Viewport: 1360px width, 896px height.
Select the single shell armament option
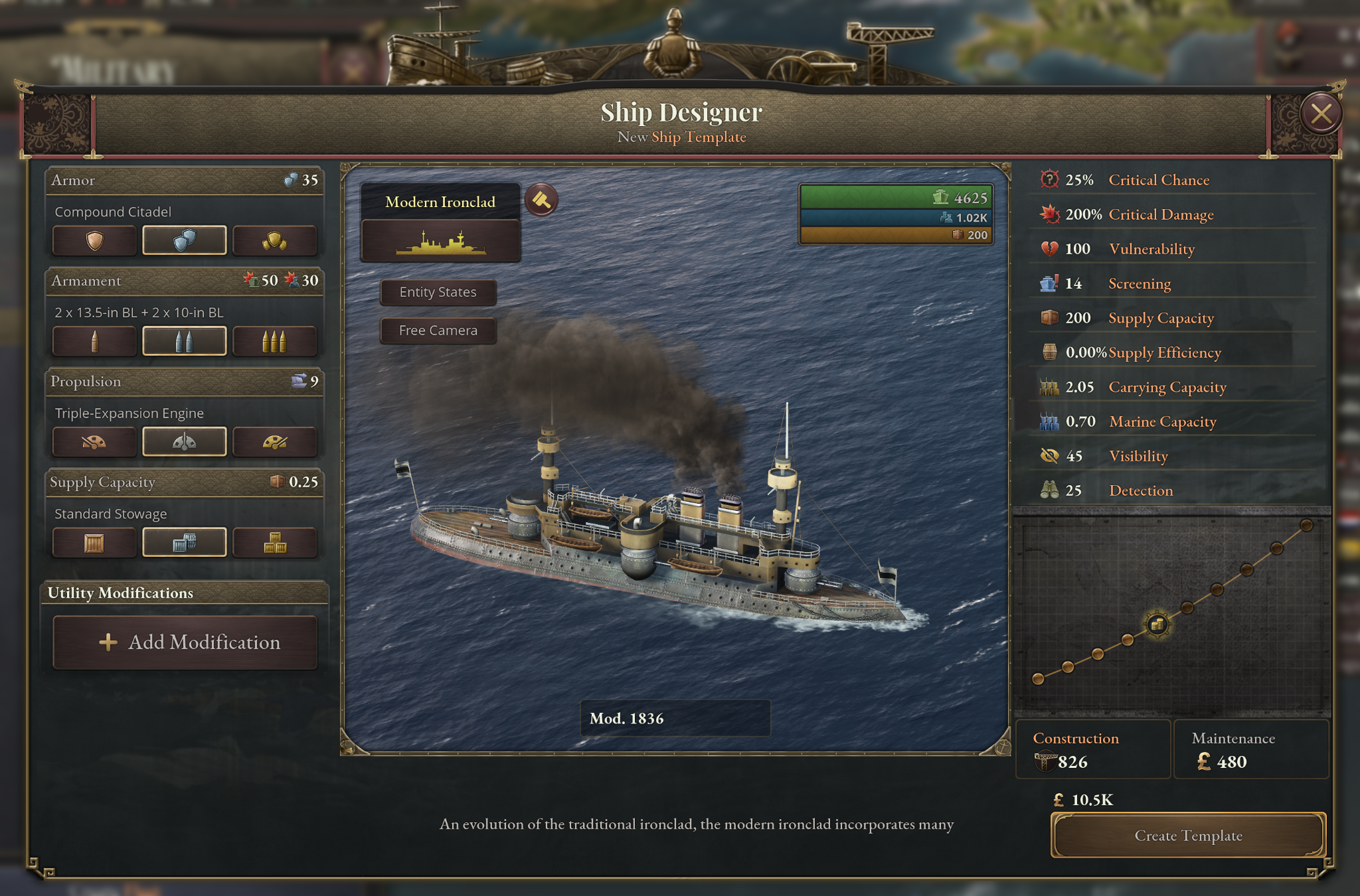(95, 341)
